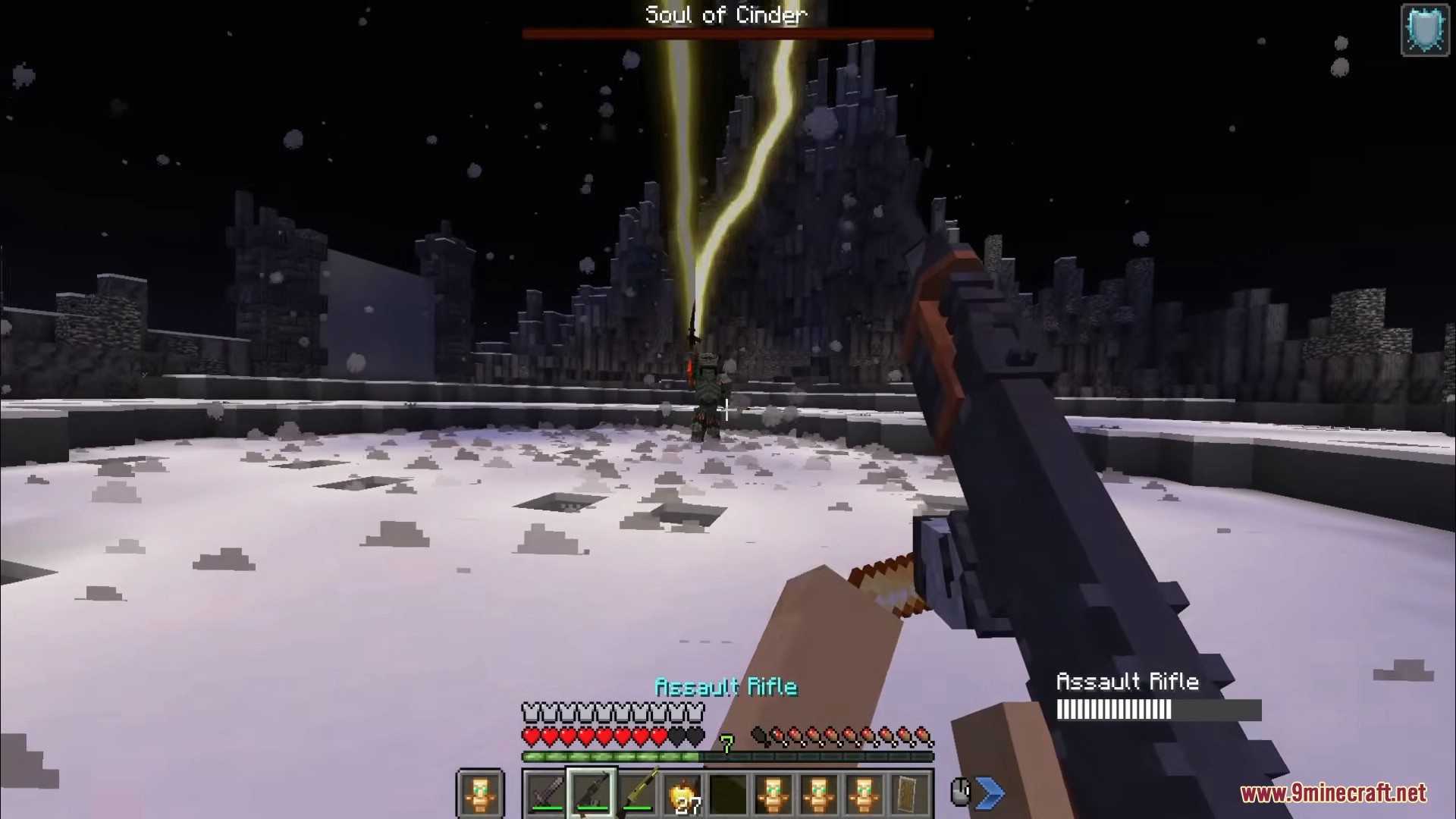This screenshot has width=1456, height=819.
Task: Select the golden apple stack
Action: coord(682,794)
